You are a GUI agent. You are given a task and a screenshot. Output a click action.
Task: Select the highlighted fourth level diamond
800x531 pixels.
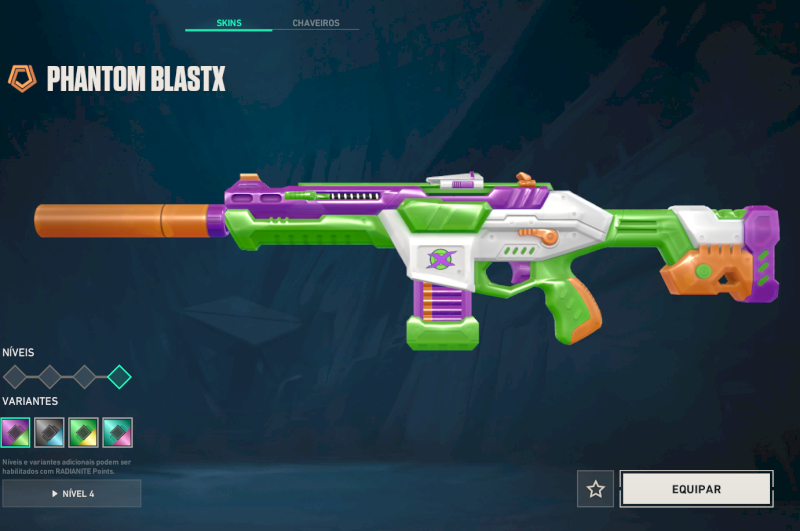(x=119, y=377)
